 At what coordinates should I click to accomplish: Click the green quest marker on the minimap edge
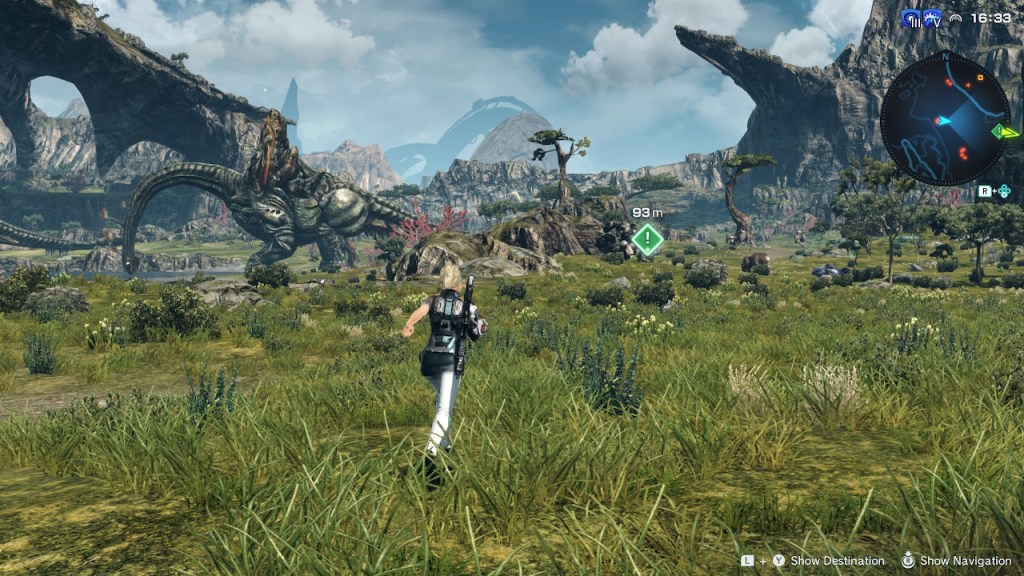(x=1000, y=131)
